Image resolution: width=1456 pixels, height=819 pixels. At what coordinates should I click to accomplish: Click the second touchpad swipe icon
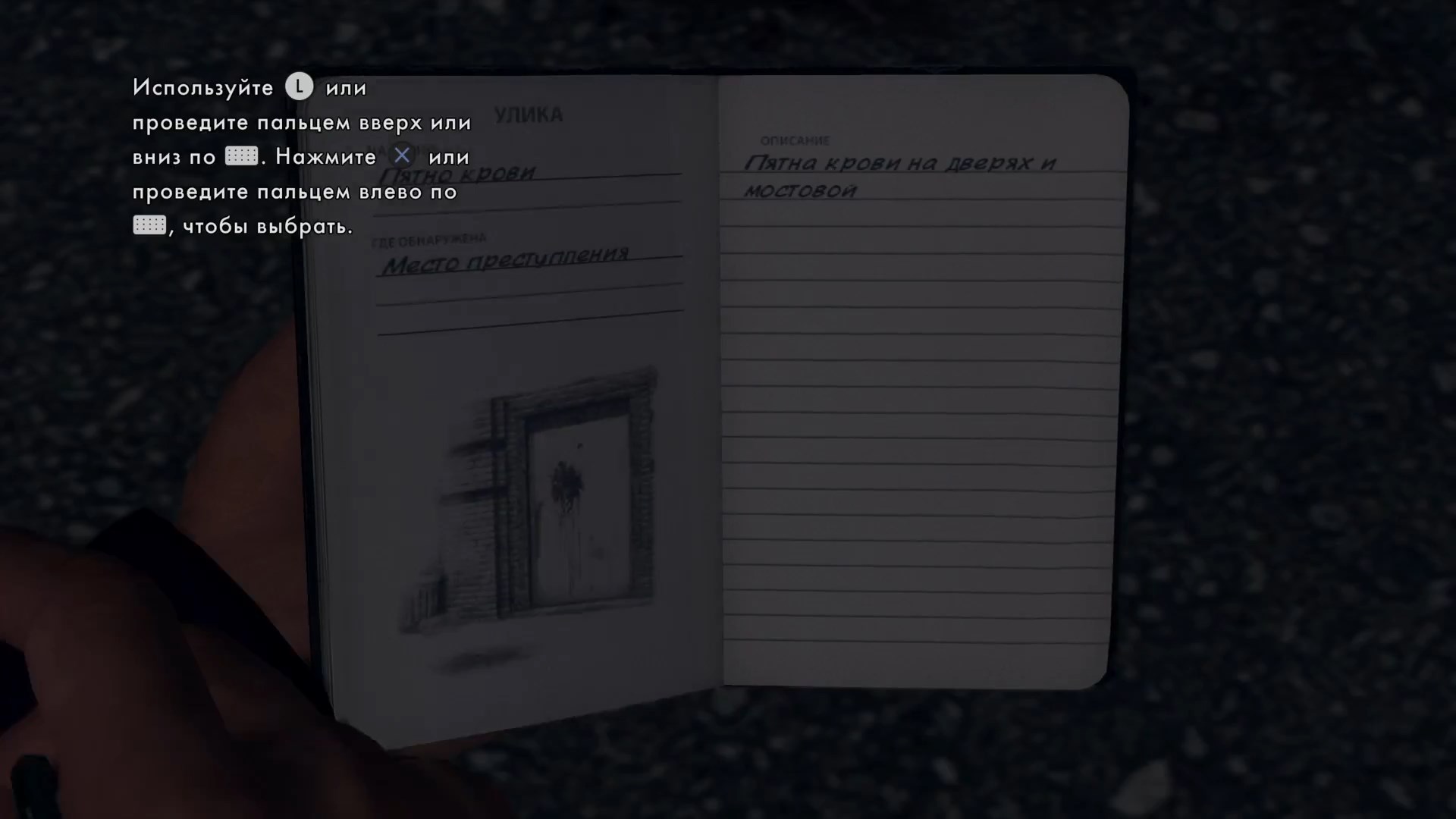click(149, 224)
